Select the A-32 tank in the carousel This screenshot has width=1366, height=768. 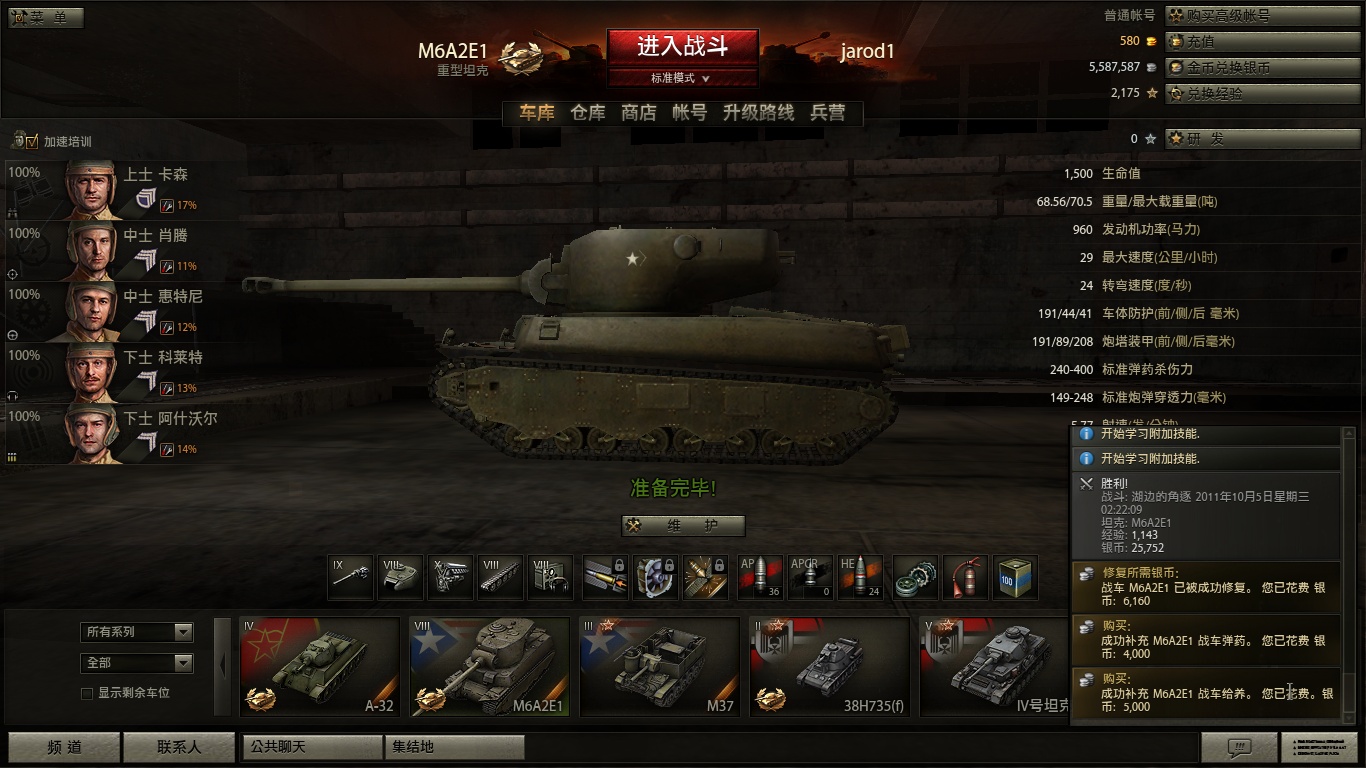click(x=320, y=665)
